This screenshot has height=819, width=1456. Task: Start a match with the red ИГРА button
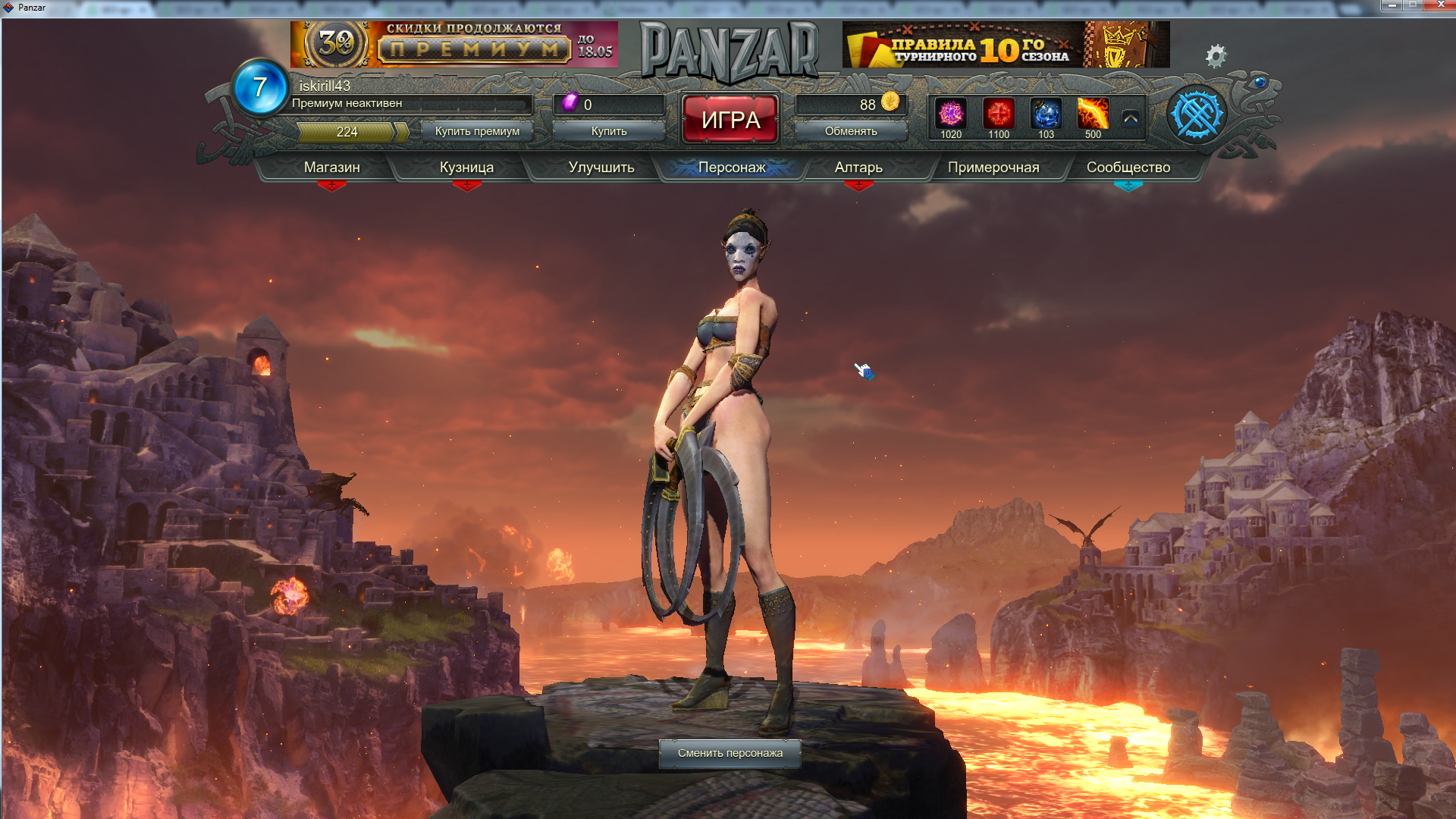click(730, 119)
